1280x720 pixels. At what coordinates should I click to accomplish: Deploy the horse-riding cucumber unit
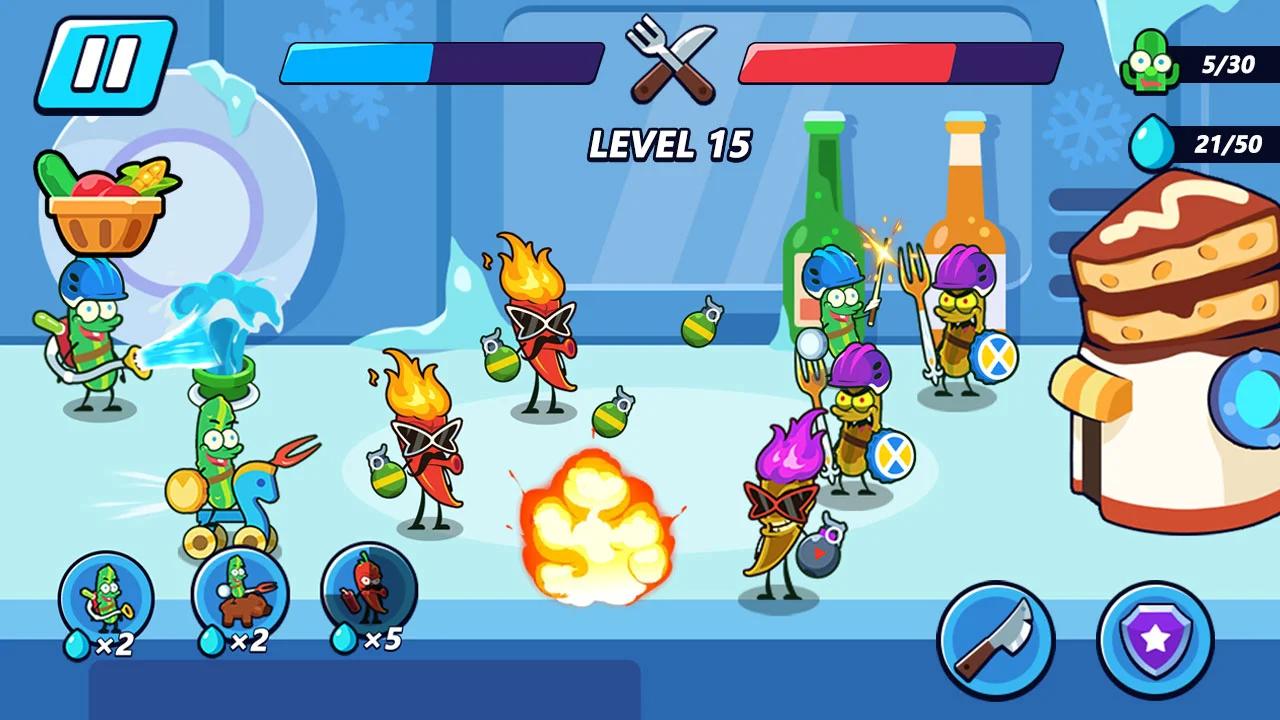(x=240, y=594)
